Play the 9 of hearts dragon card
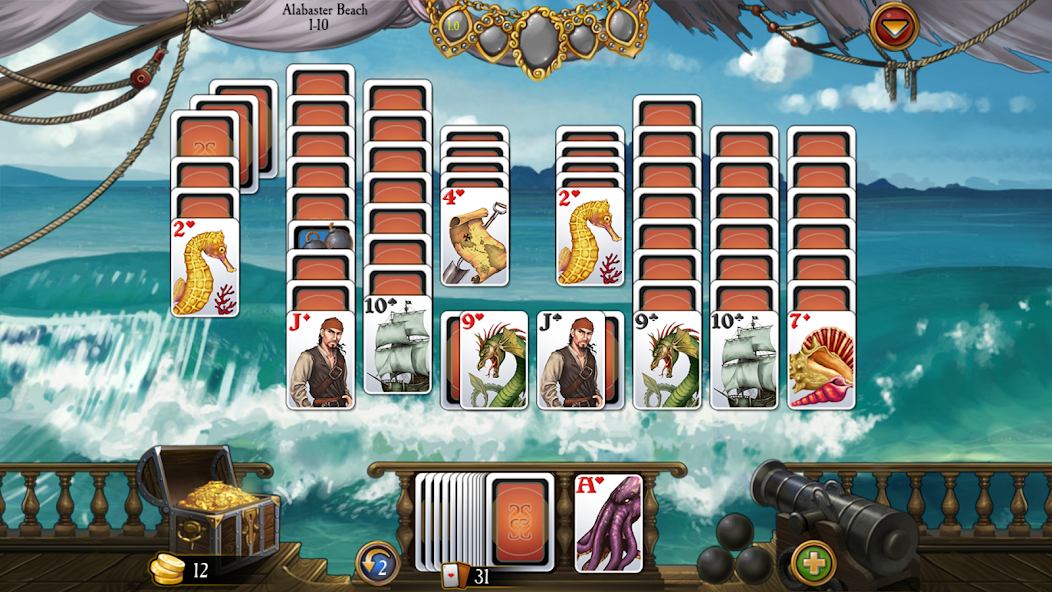1052x592 pixels. tap(493, 361)
